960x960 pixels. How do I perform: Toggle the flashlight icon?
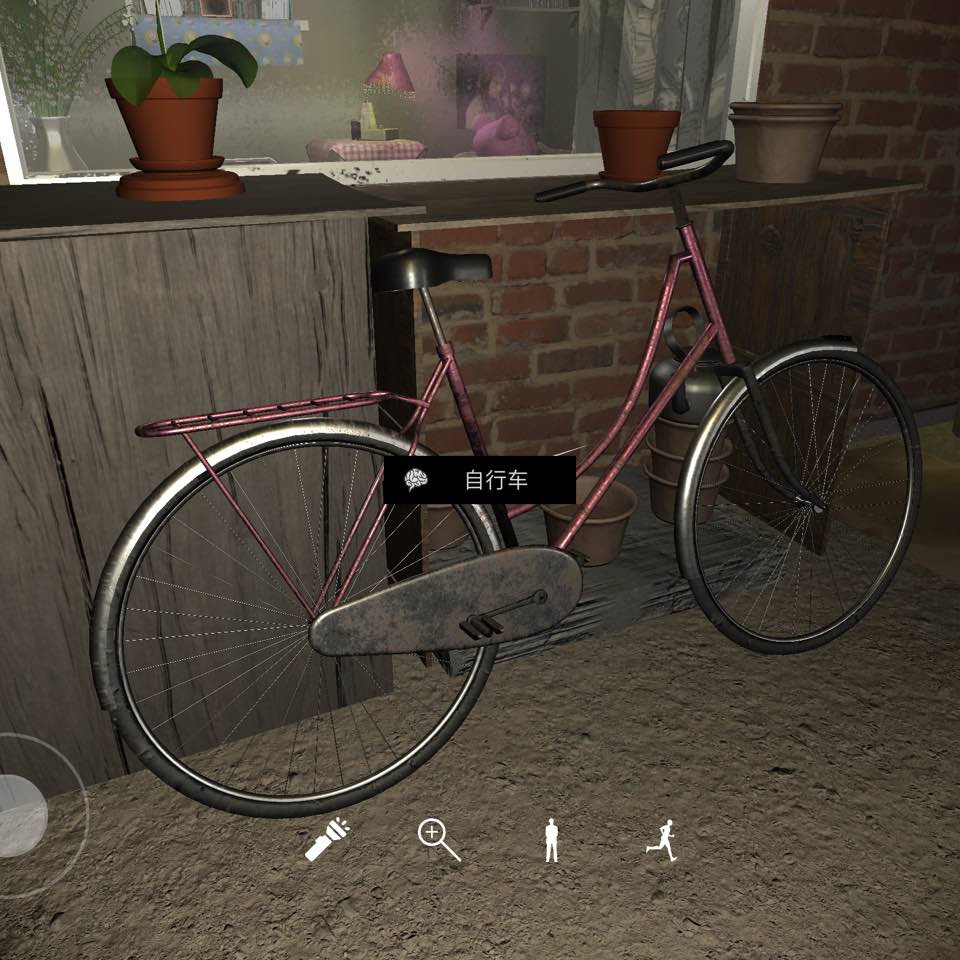[x=326, y=839]
